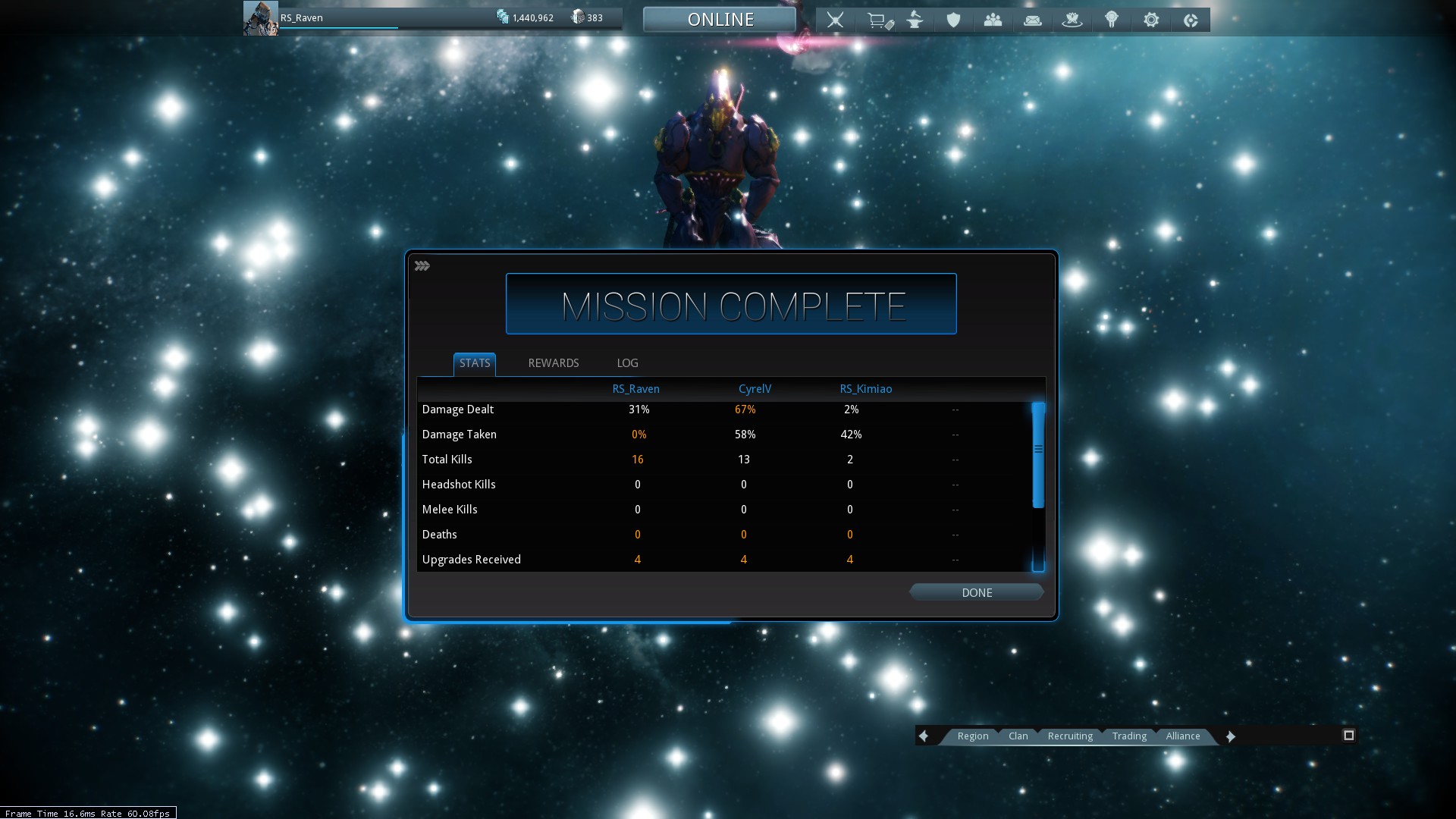Click the shield icon in top bar
Viewport: 1456px width, 819px height.
pos(953,20)
